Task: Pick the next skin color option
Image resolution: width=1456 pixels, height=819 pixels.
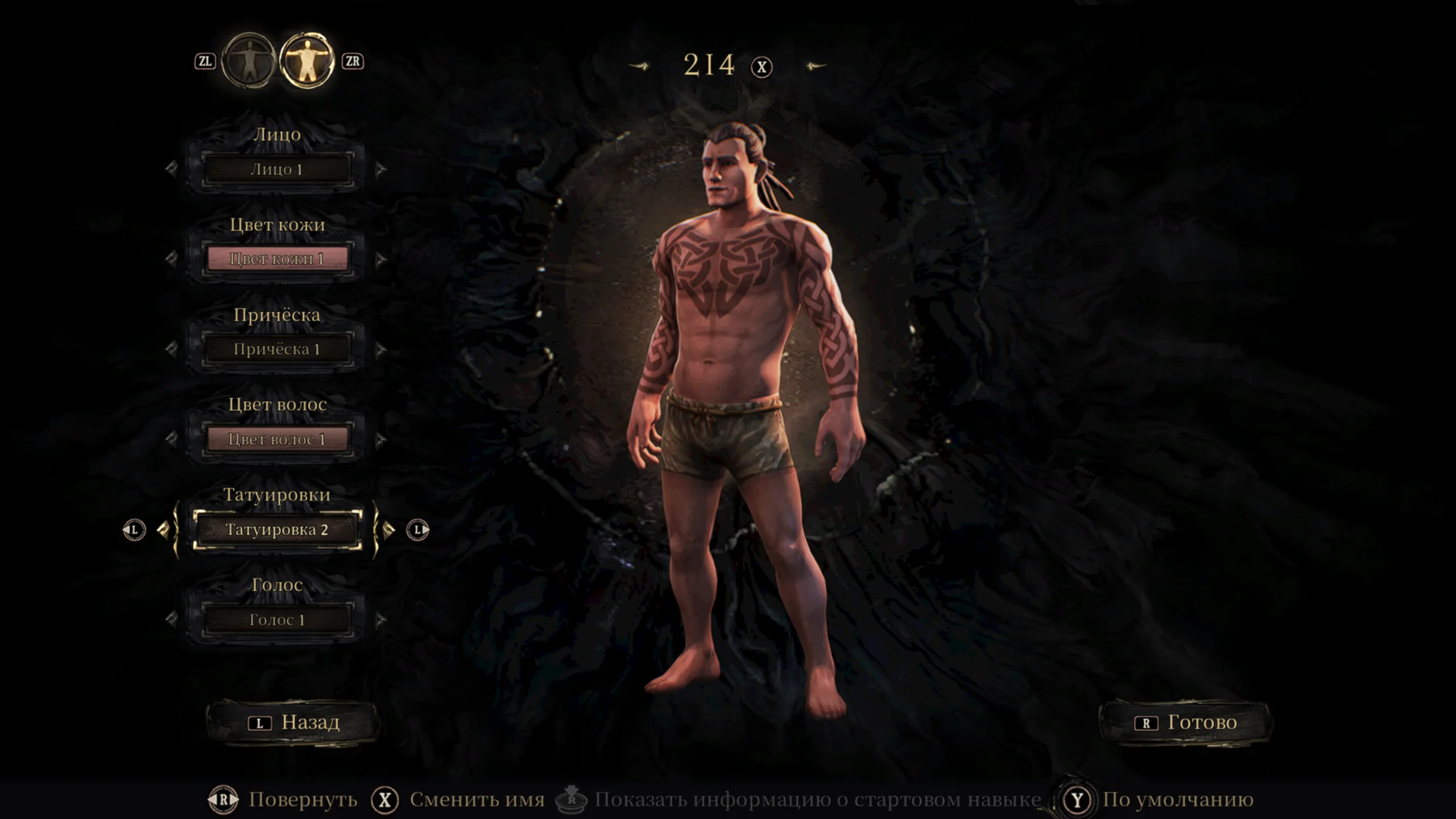Action: [x=381, y=259]
